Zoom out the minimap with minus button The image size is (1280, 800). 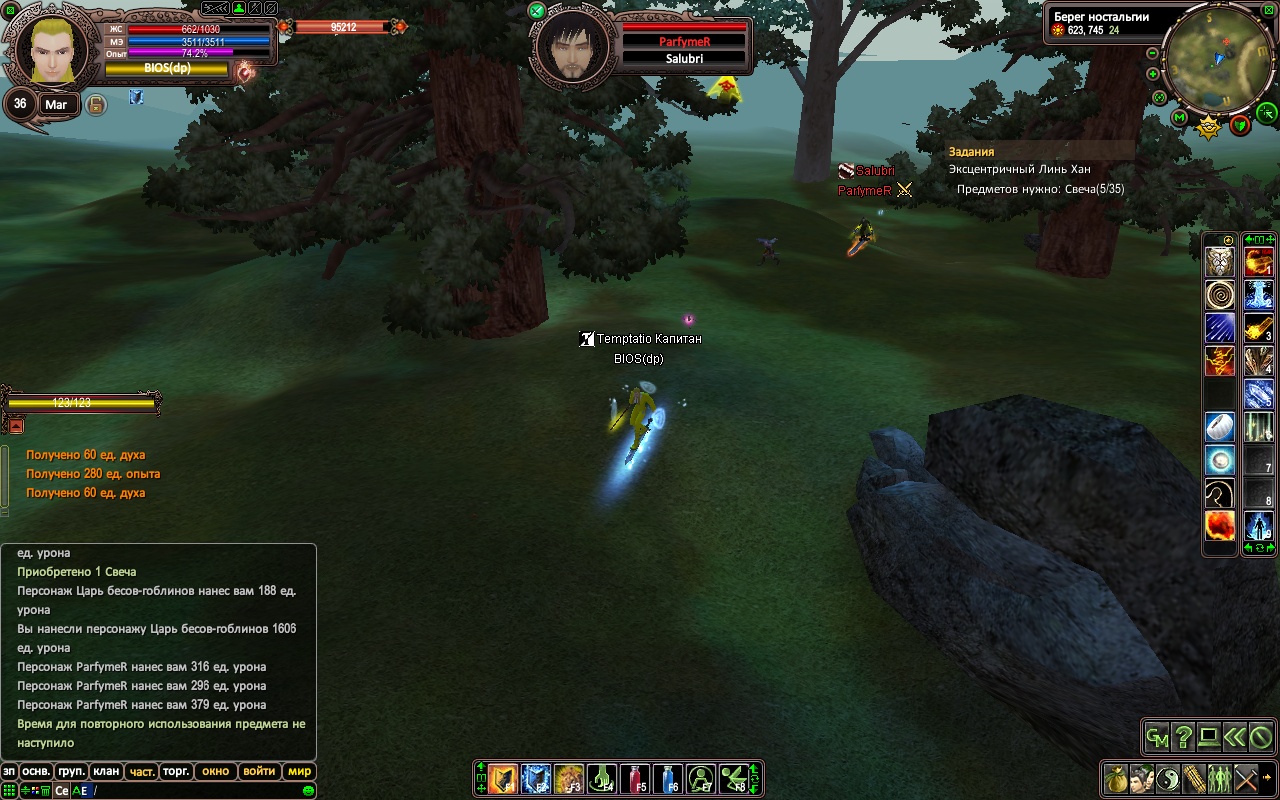(x=1153, y=53)
